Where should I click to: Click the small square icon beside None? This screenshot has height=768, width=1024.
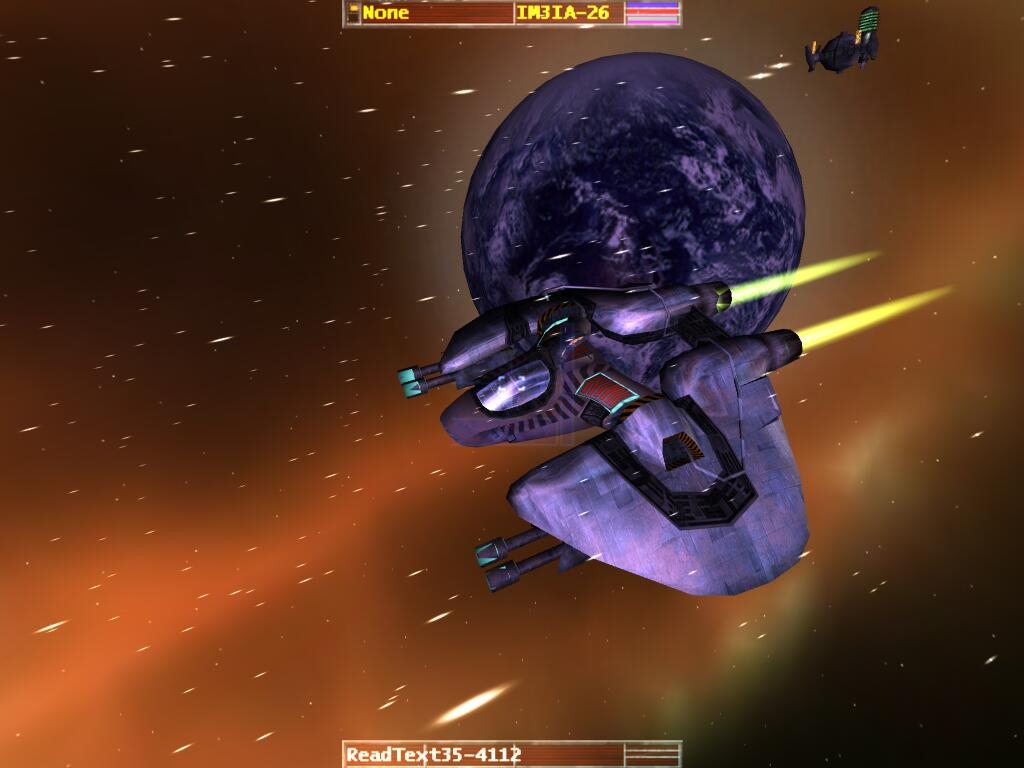353,13
